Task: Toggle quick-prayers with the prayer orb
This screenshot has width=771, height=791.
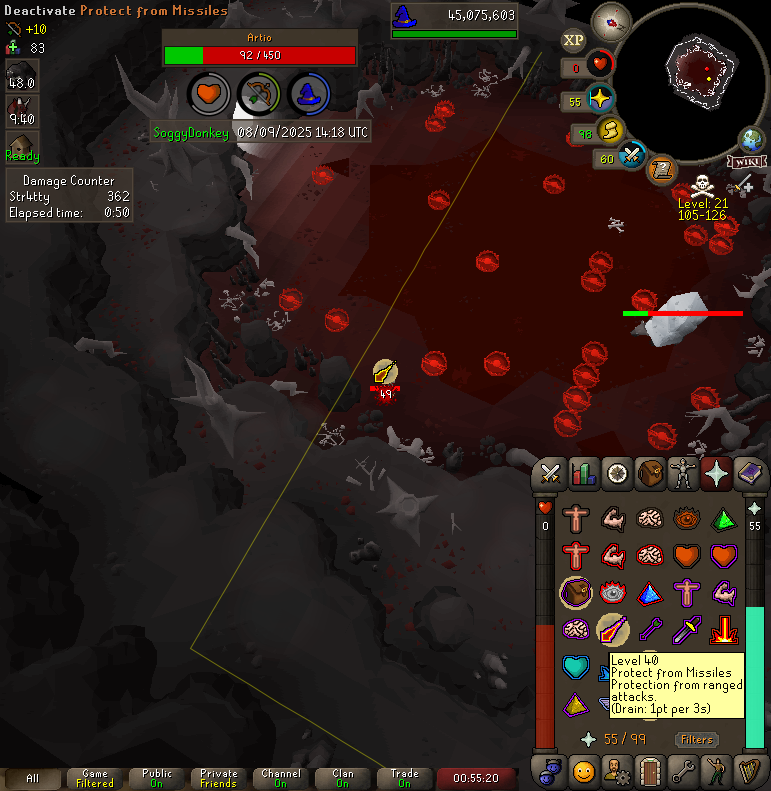Action: tap(599, 100)
